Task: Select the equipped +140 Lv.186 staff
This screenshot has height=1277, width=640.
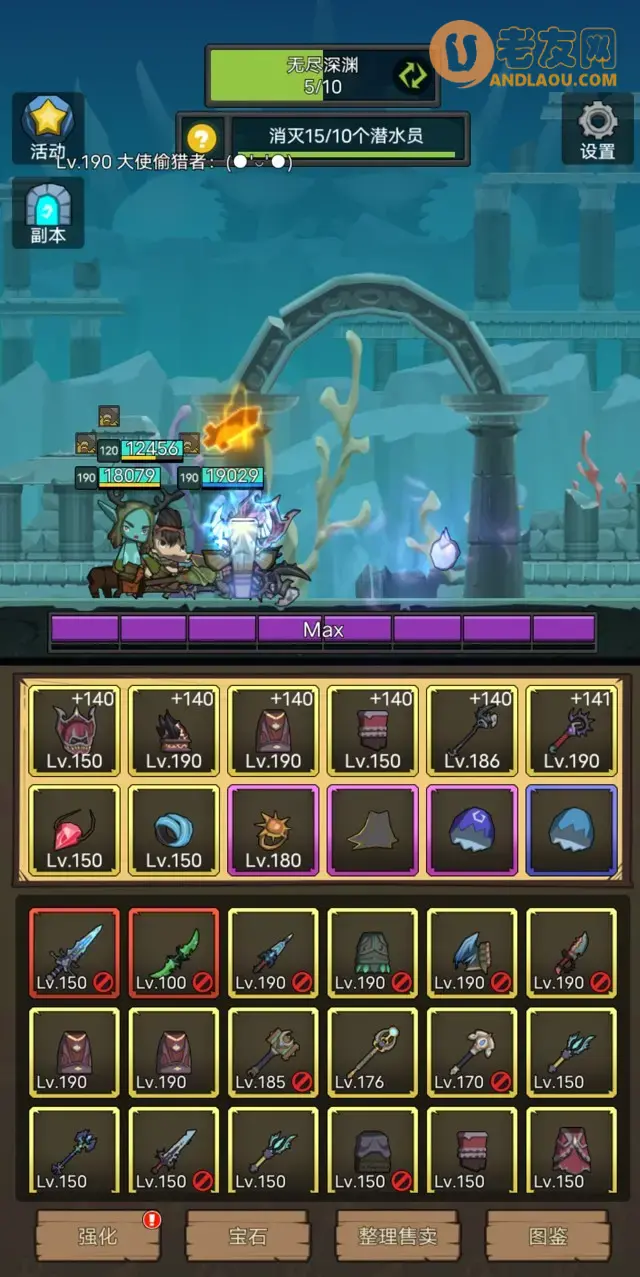Action: 472,731
